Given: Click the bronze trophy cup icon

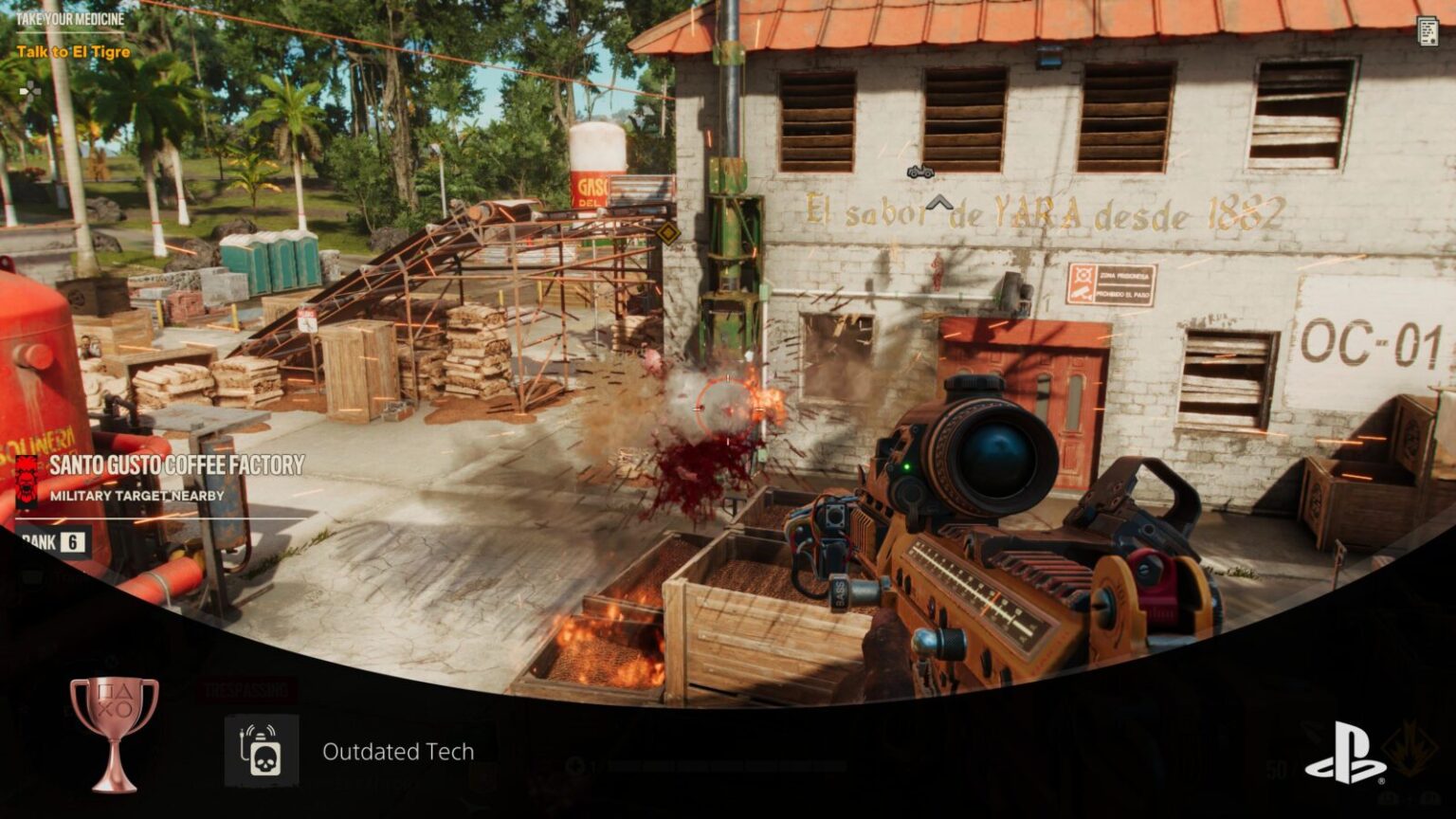Looking at the screenshot, I should (x=114, y=732).
